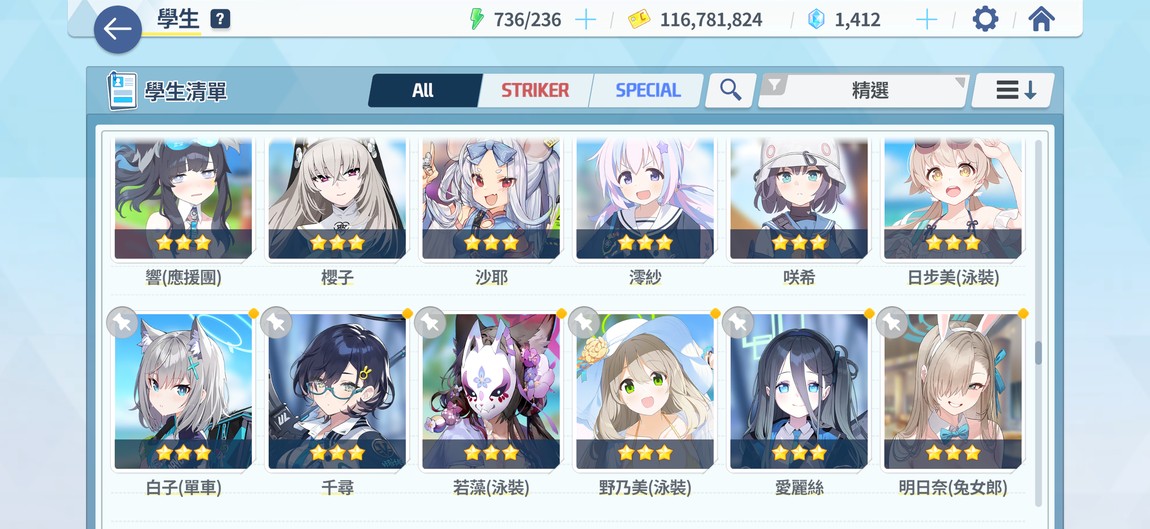Image resolution: width=1150 pixels, height=529 pixels.
Task: Open the gear settings menu
Action: [985, 19]
